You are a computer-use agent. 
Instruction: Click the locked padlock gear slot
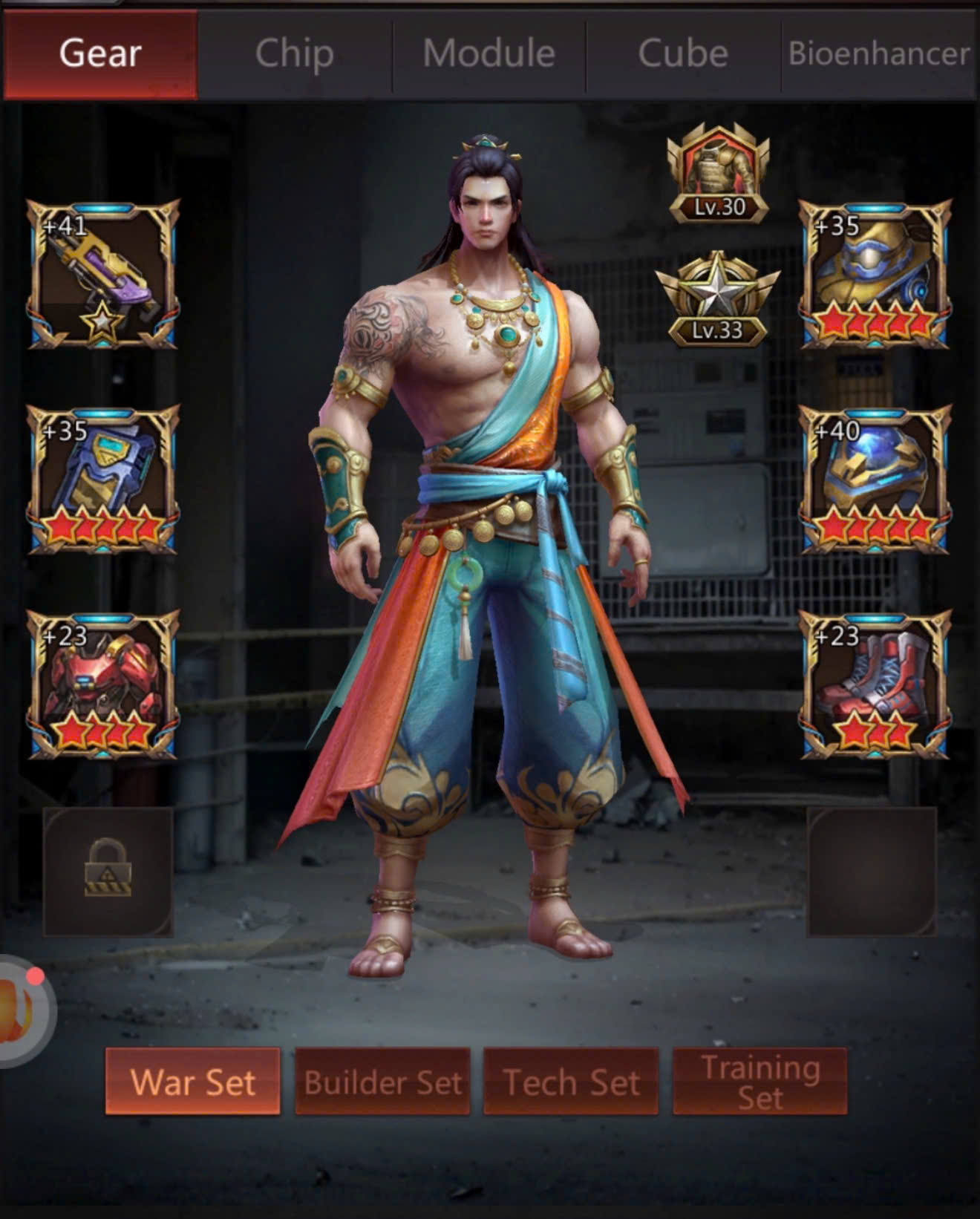pyautogui.click(x=108, y=872)
